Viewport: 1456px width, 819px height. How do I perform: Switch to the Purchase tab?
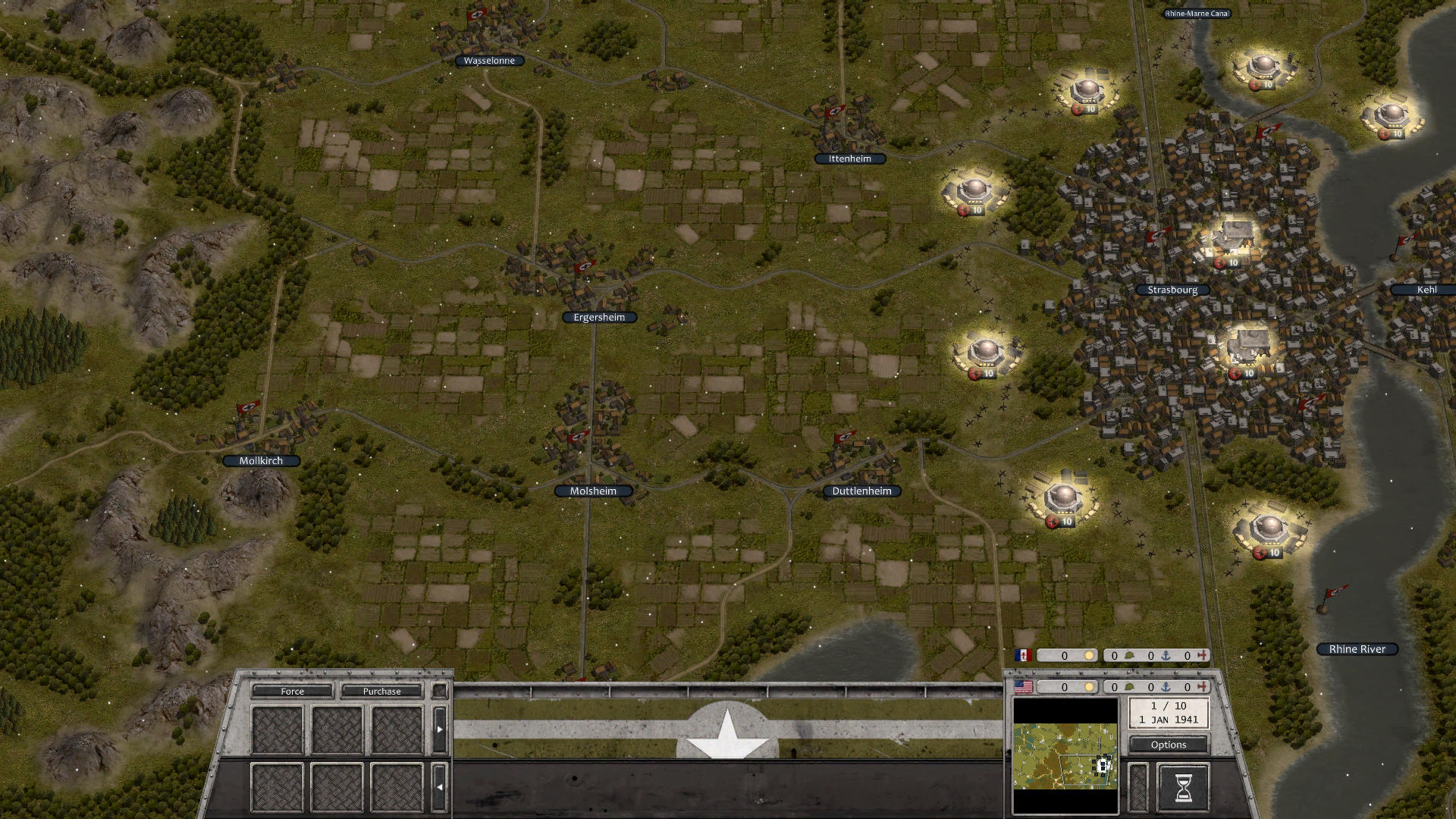pos(384,691)
